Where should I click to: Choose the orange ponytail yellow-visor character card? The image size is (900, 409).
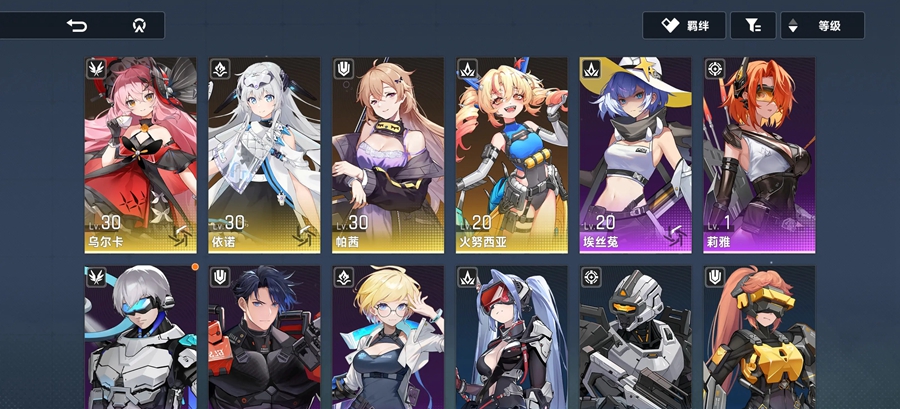tap(759, 338)
